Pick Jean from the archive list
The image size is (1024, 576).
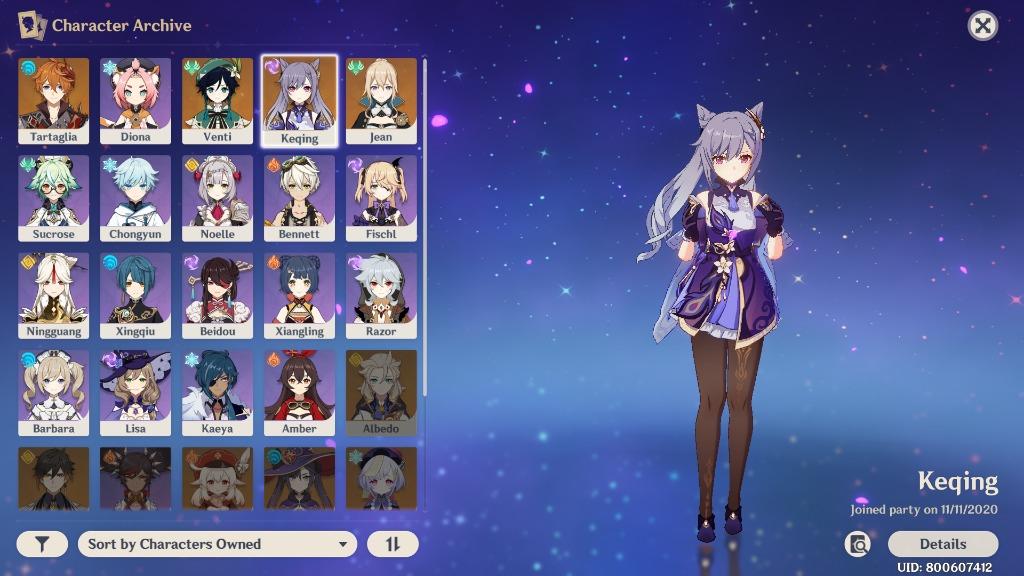[x=381, y=100]
